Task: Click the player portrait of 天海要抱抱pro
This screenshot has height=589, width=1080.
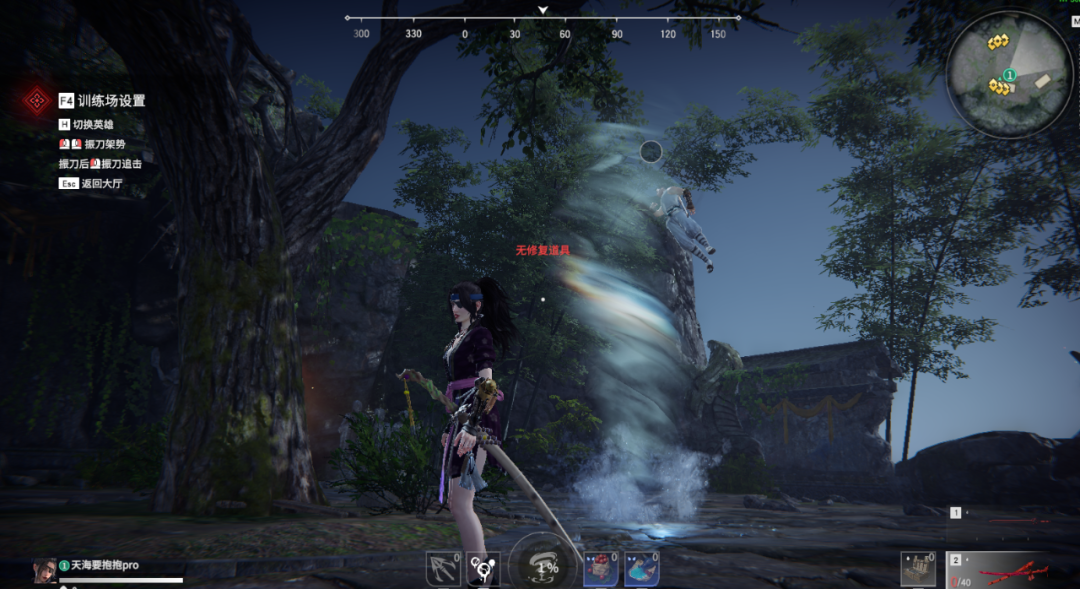Action: (45, 570)
